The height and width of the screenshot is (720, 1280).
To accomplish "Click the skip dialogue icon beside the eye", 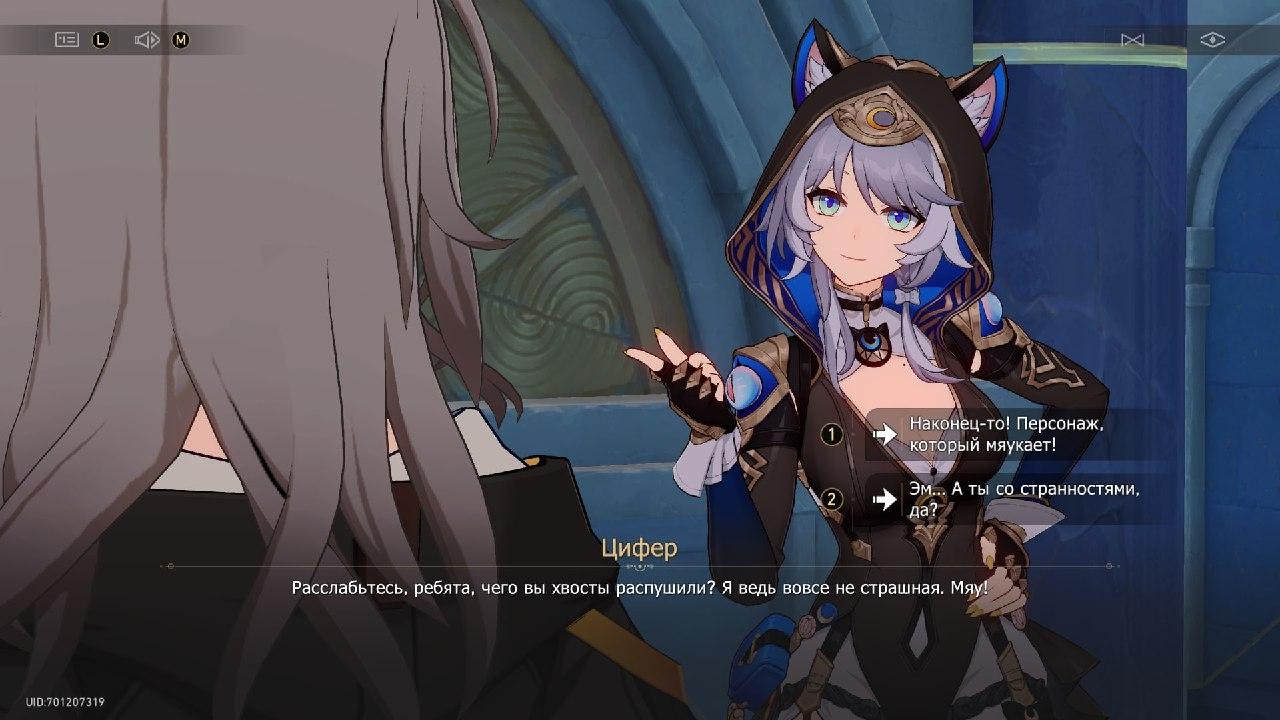I will [1132, 40].
